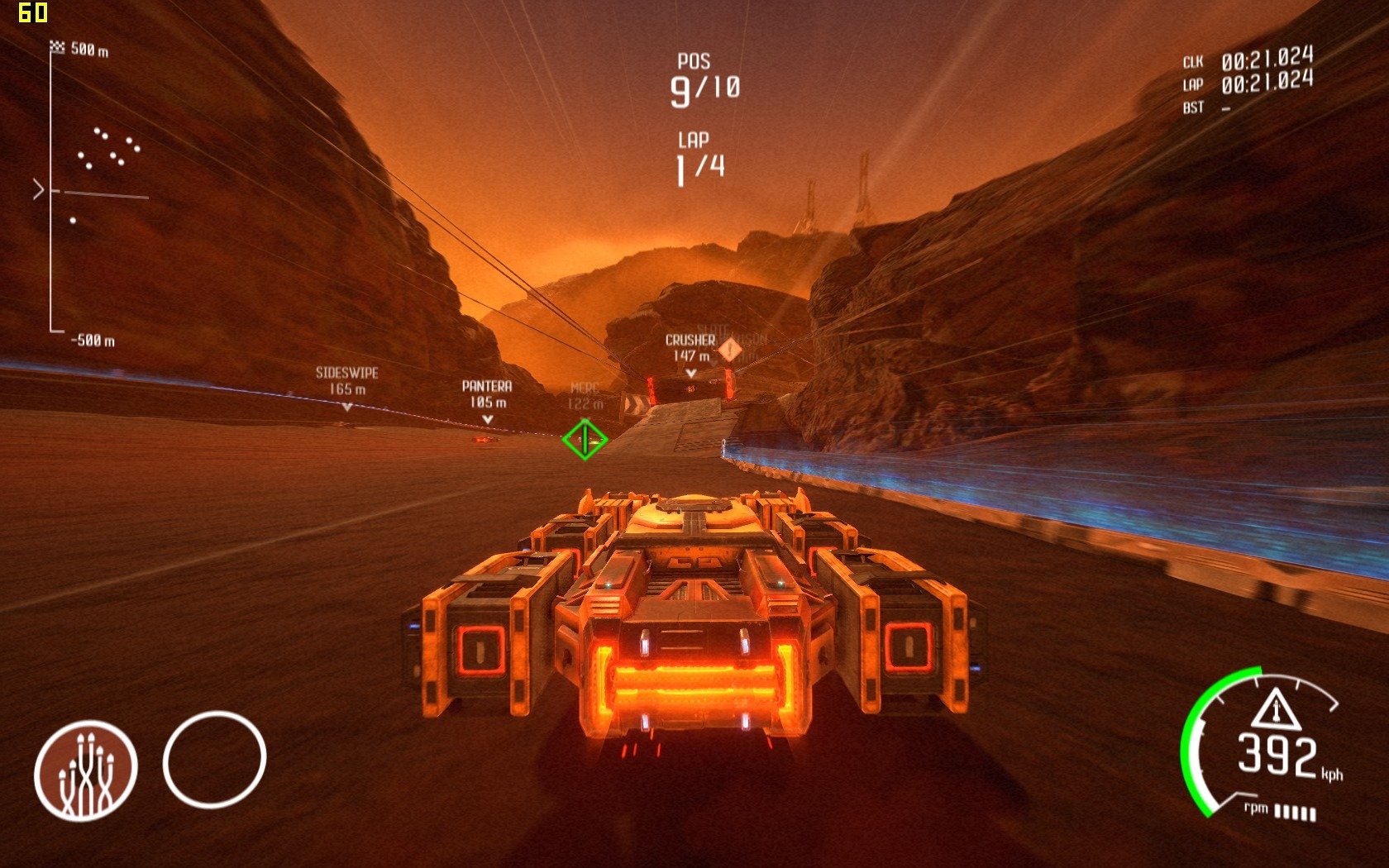Select the Pantera opponent marker
Viewport: 1389px width, 868px height.
[x=487, y=400]
